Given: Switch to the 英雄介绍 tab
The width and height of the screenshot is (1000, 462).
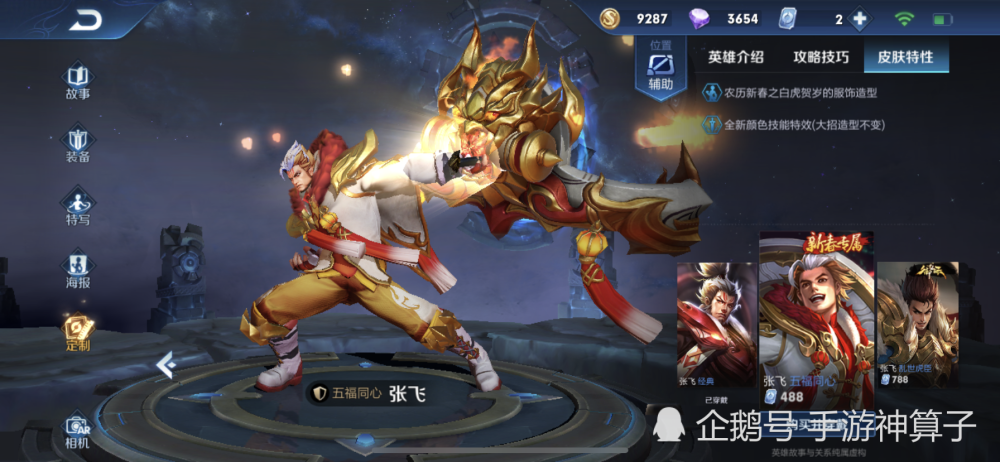Looking at the screenshot, I should (736, 57).
